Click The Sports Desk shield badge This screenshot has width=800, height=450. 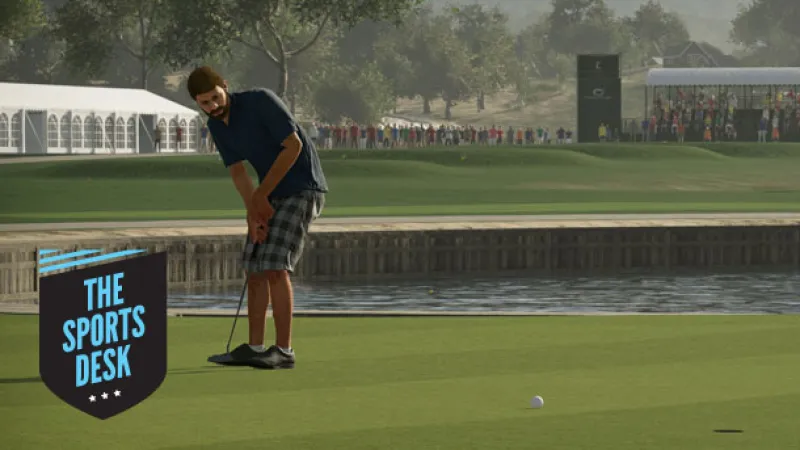102,332
